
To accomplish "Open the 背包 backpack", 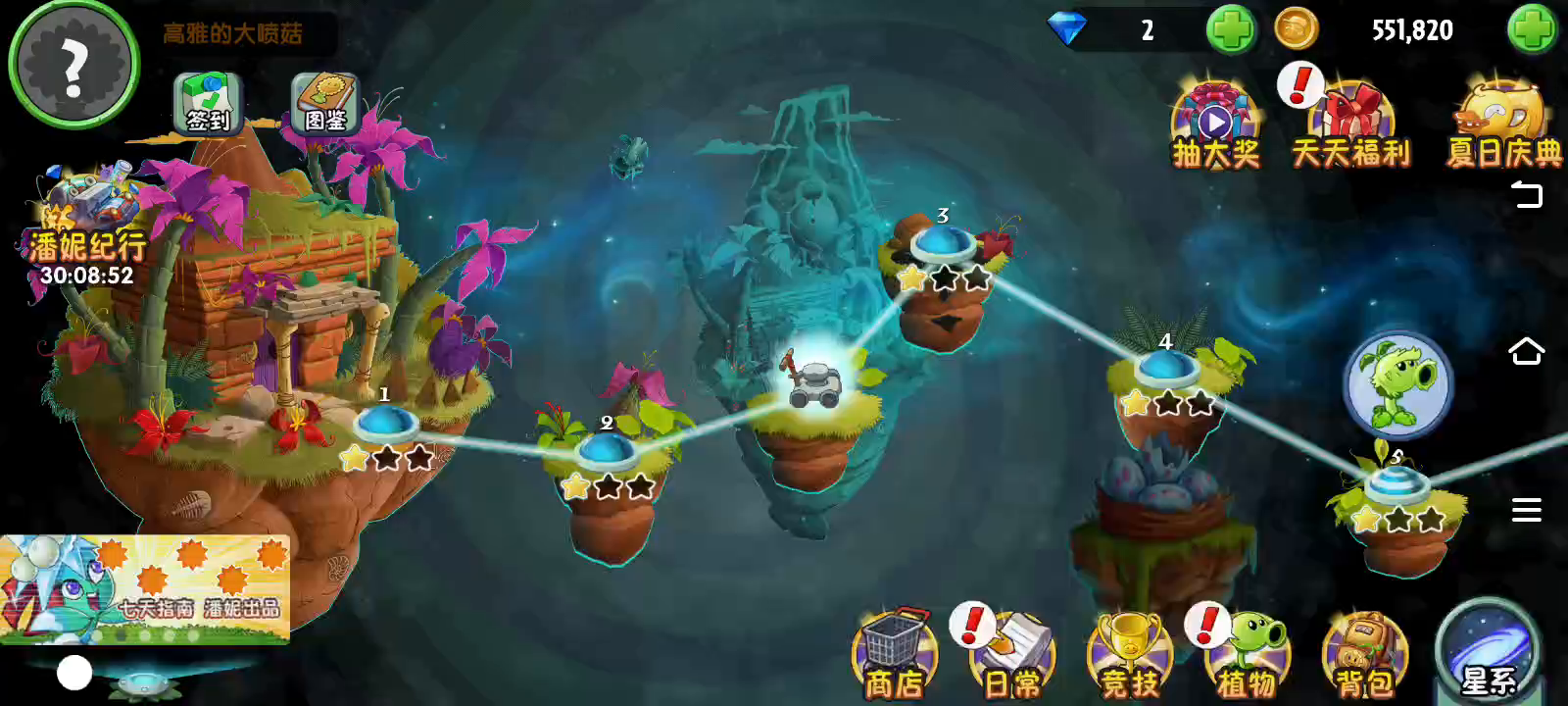I will tap(1365, 655).
